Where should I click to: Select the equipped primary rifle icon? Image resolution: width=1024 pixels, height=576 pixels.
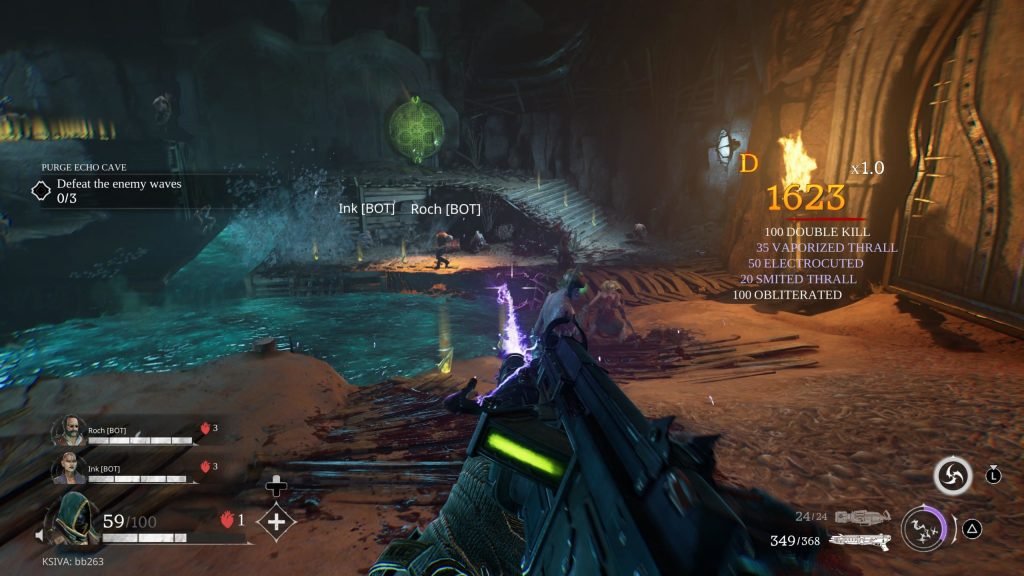(x=860, y=541)
